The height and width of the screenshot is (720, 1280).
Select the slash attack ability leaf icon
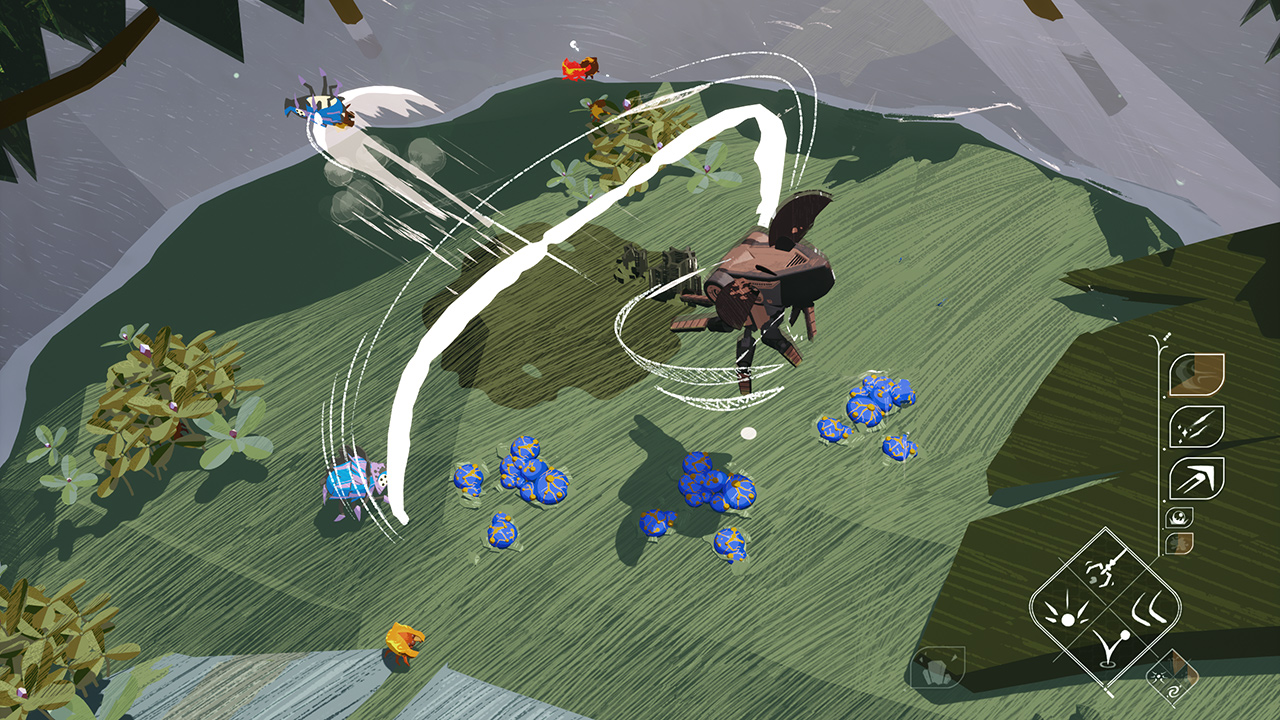coord(1197,425)
